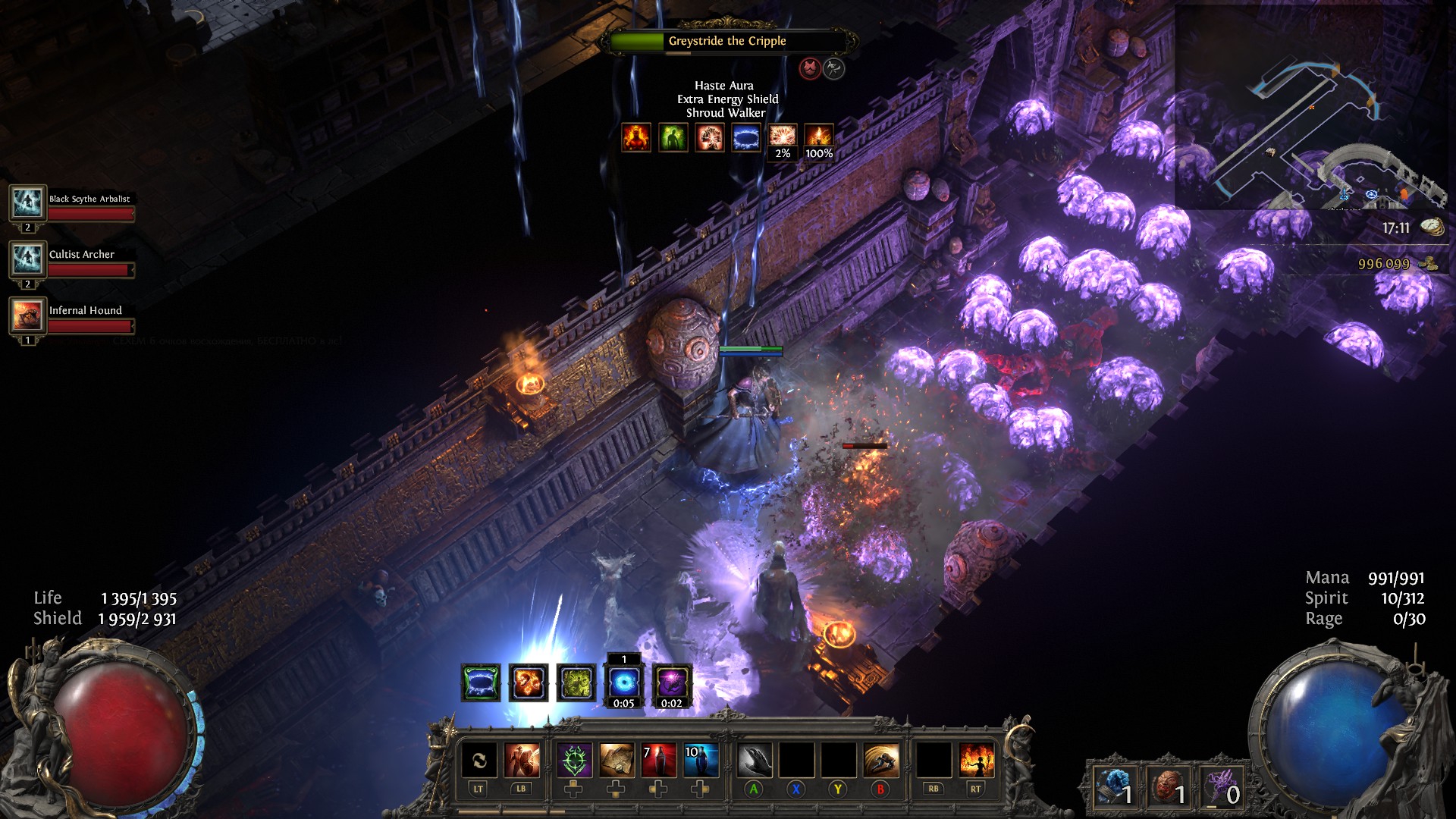Screen dimensions: 1456x819
Task: Inspect the boss's burning figure modifier icon
Action: pos(636,137)
